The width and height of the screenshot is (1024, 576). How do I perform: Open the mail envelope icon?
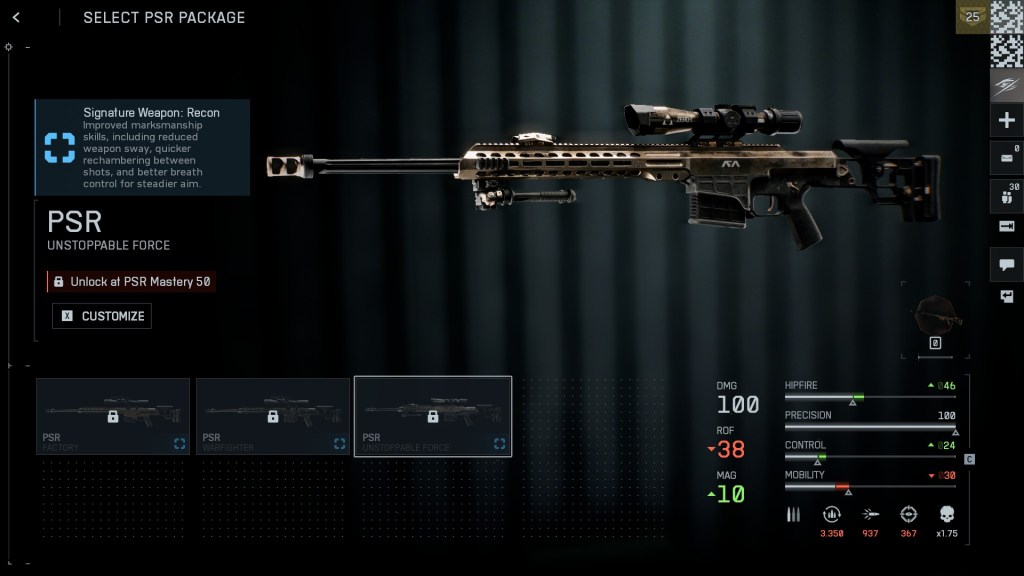coord(1006,157)
